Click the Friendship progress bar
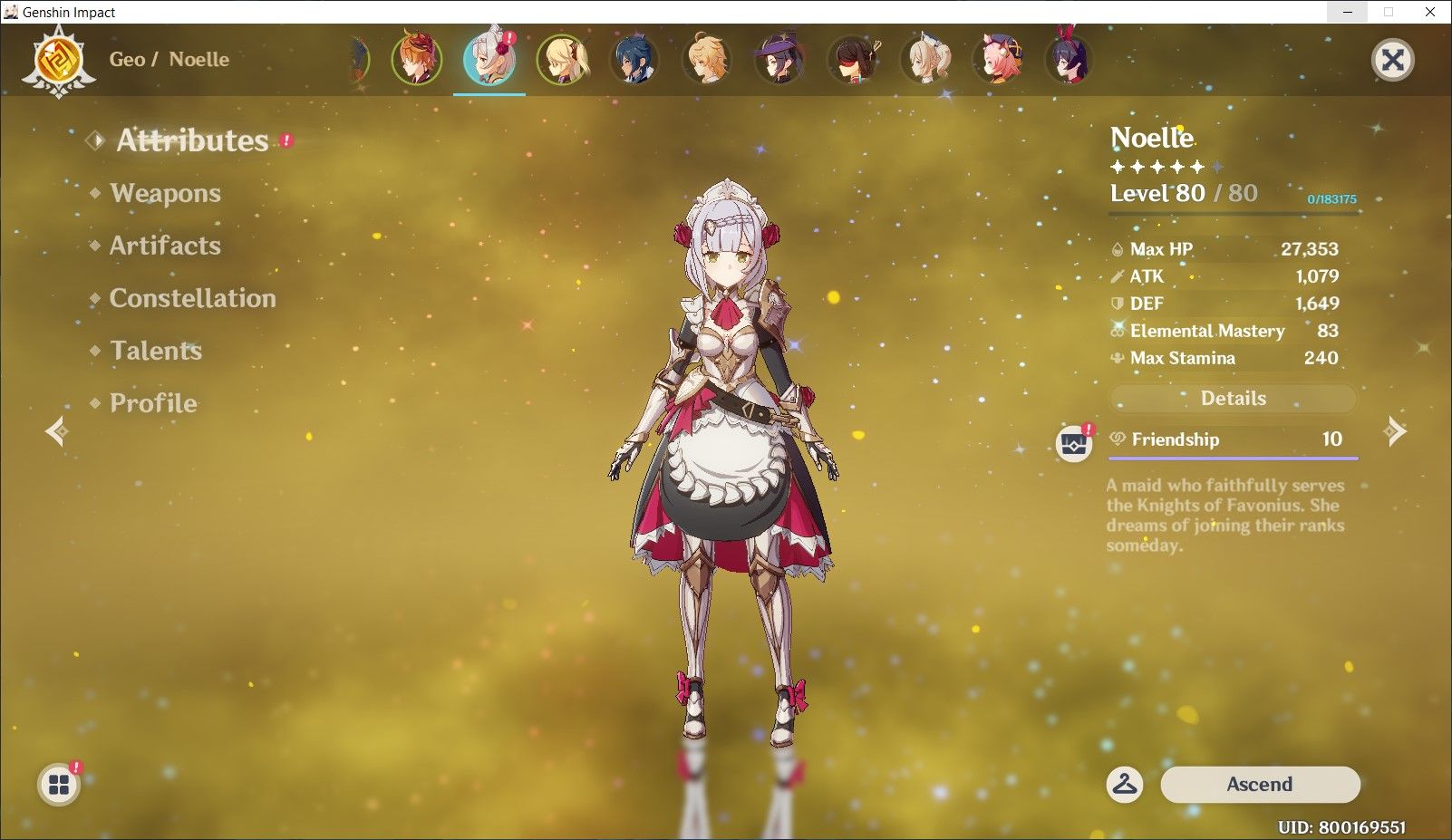 tap(1232, 457)
